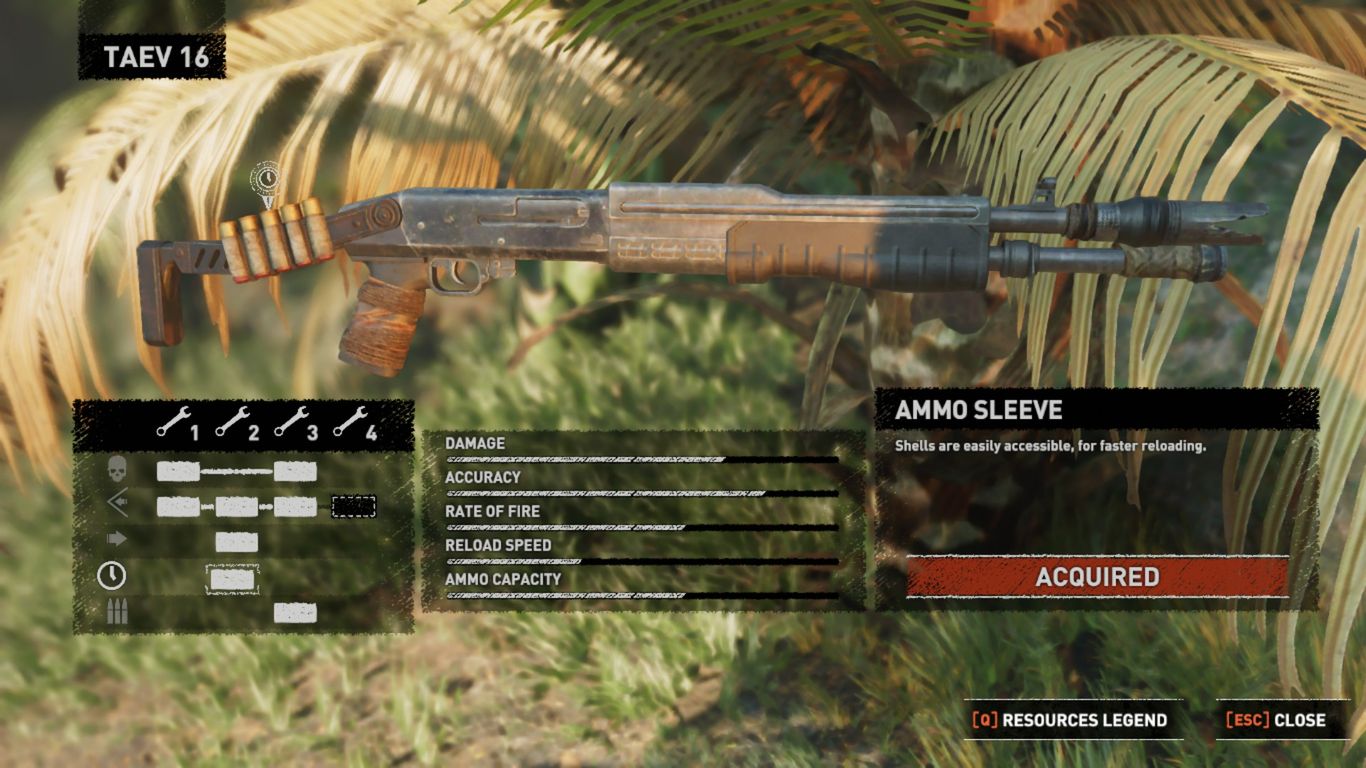Pick the tier 3 accuracy upgrade node
Viewport: 1366px width, 768px height.
[295, 507]
